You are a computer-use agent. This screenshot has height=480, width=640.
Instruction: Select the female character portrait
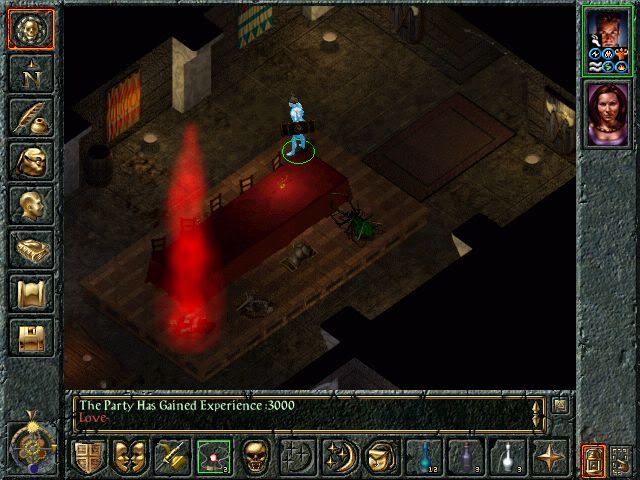pos(608,113)
